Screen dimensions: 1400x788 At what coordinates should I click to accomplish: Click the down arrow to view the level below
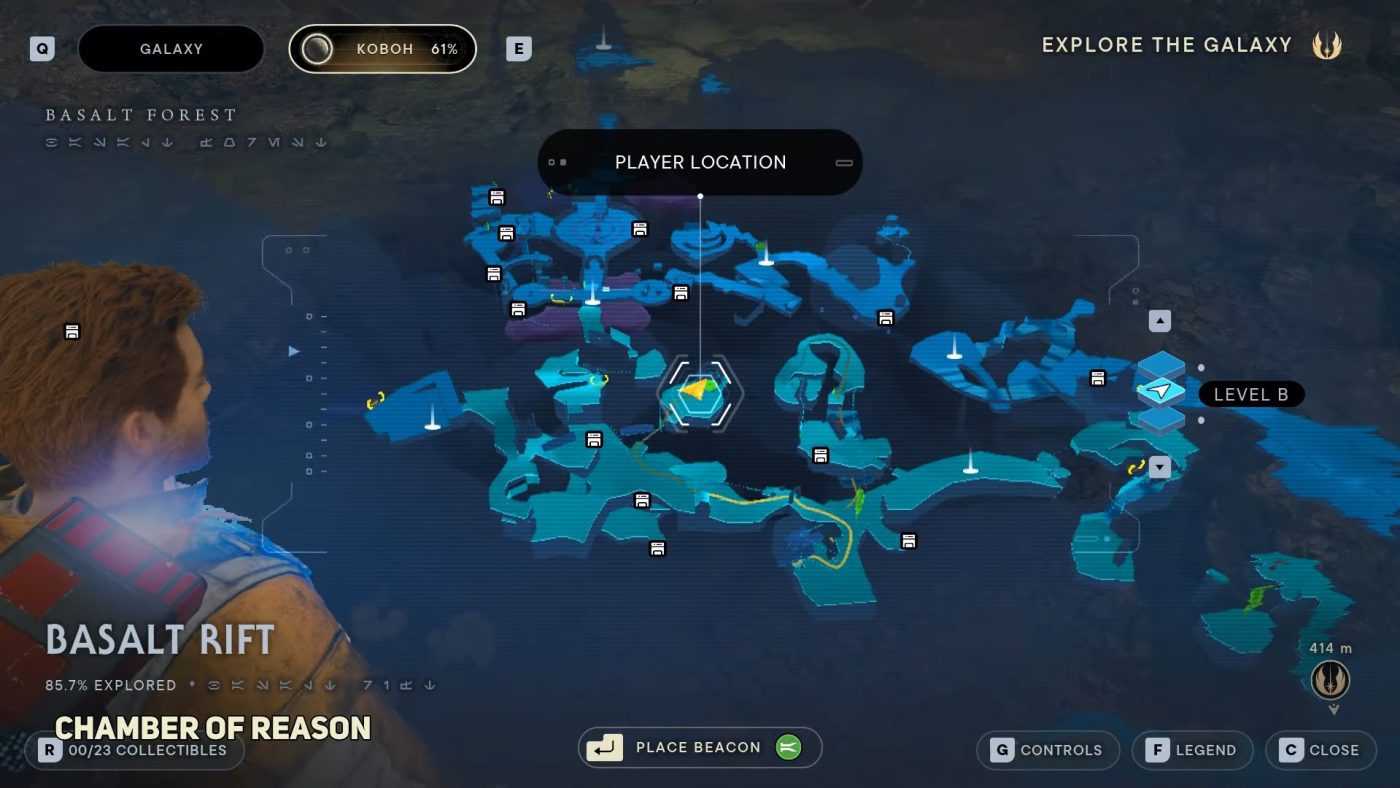[1158, 466]
